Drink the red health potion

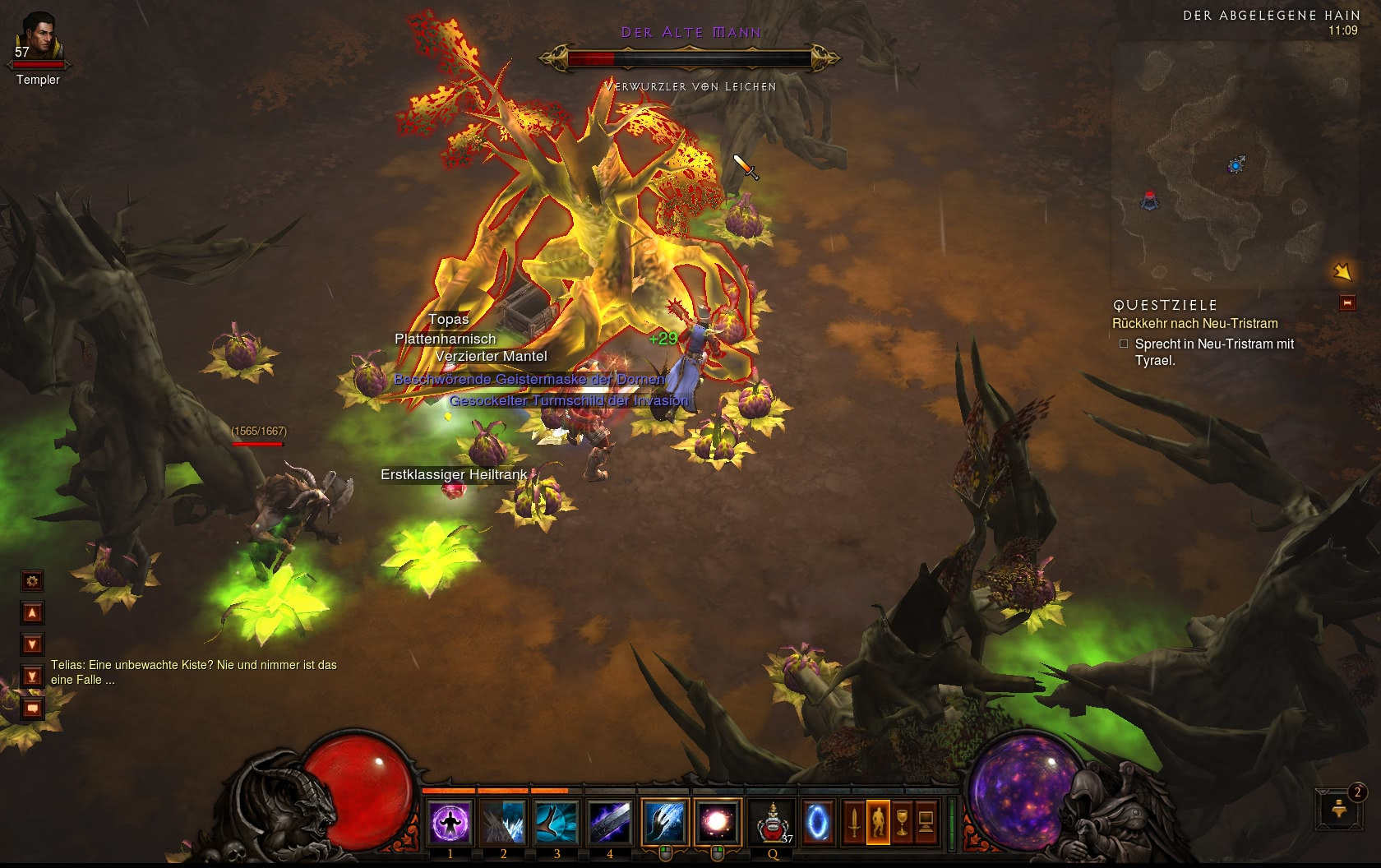pos(773,821)
